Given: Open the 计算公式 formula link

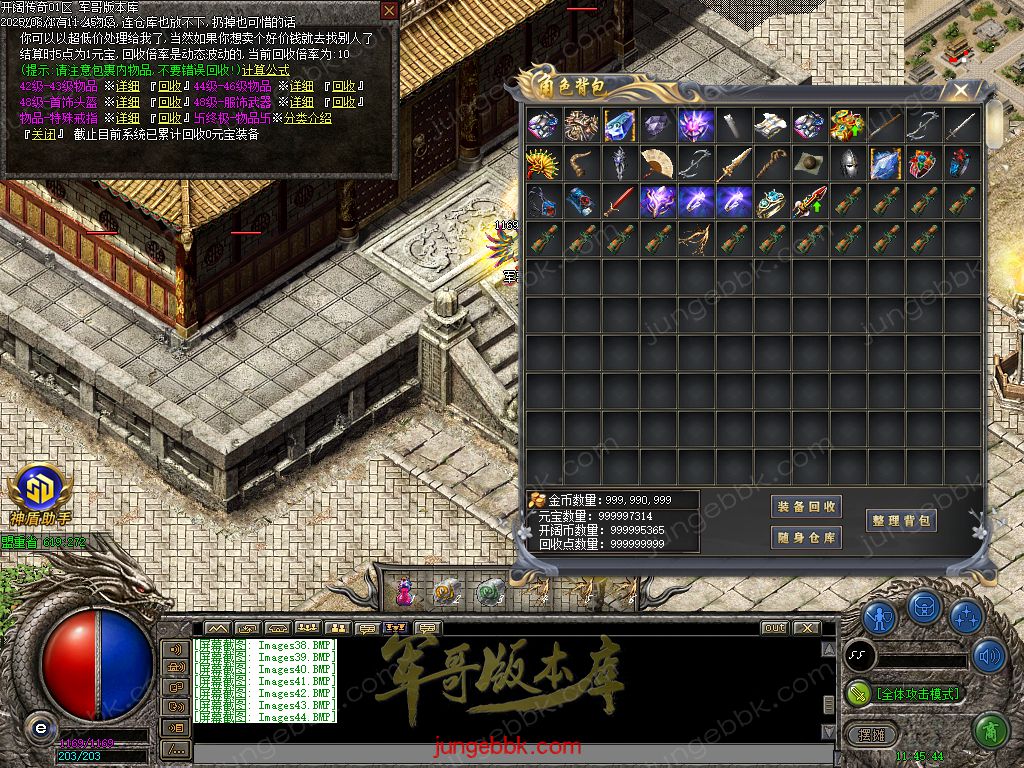Looking at the screenshot, I should tap(265, 70).
